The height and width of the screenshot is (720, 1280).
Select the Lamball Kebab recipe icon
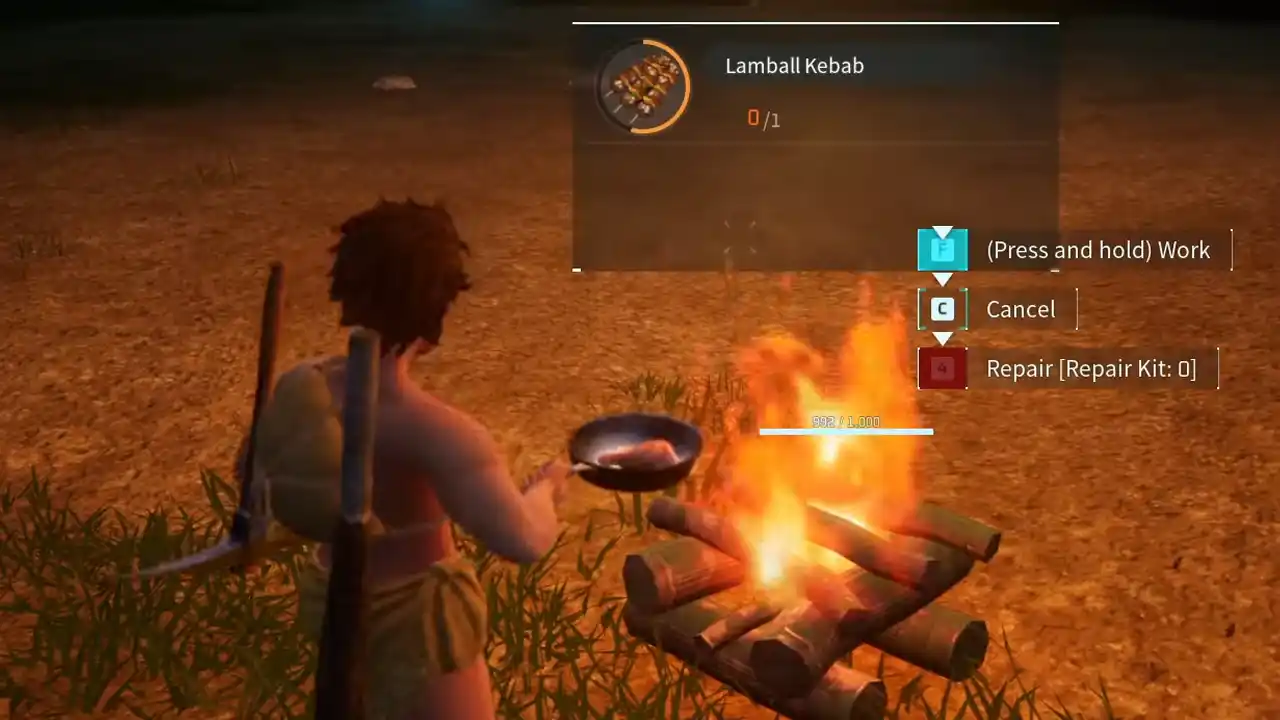(644, 87)
